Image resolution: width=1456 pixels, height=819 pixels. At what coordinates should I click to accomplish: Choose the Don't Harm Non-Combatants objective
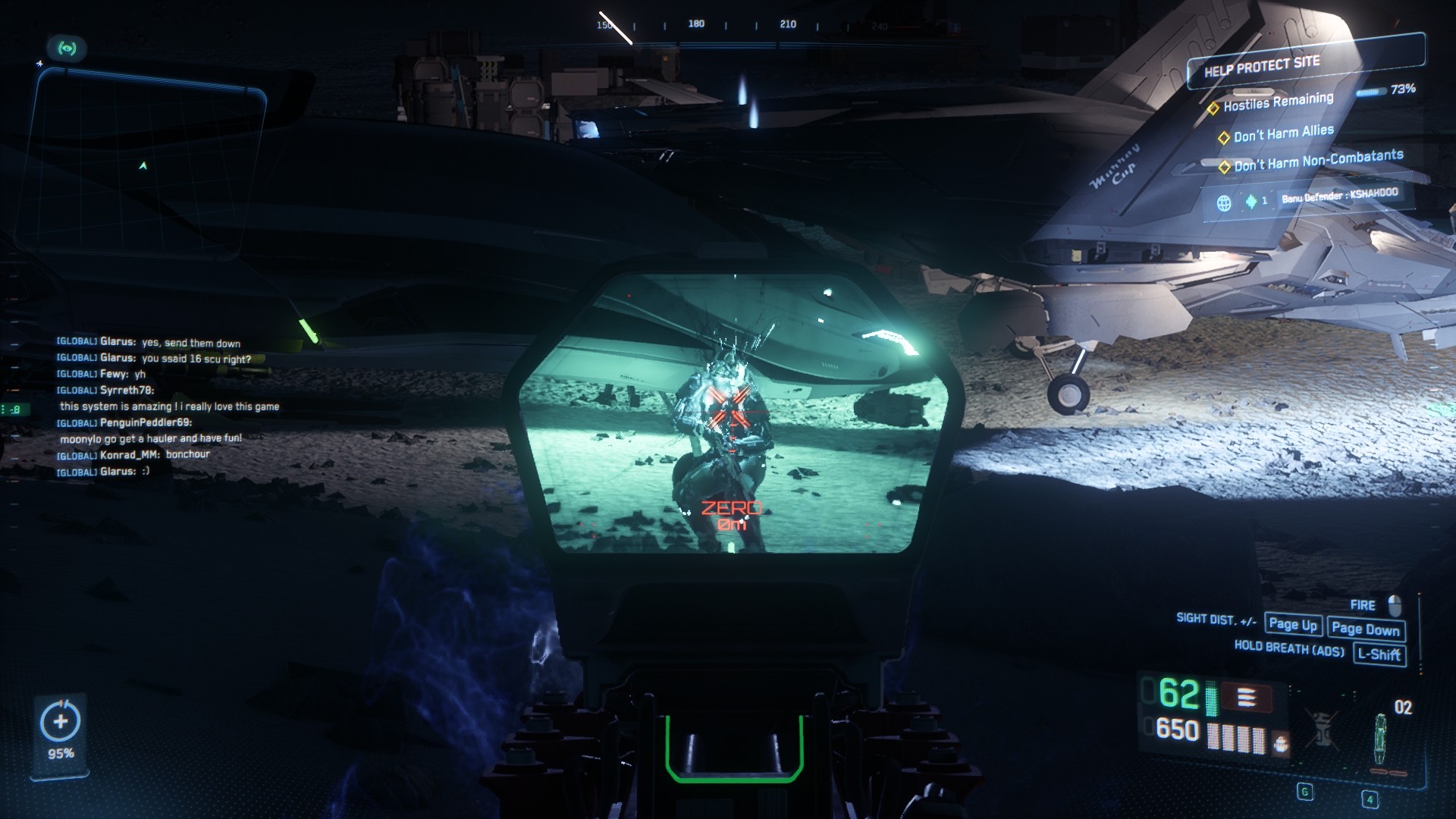pyautogui.click(x=1318, y=160)
